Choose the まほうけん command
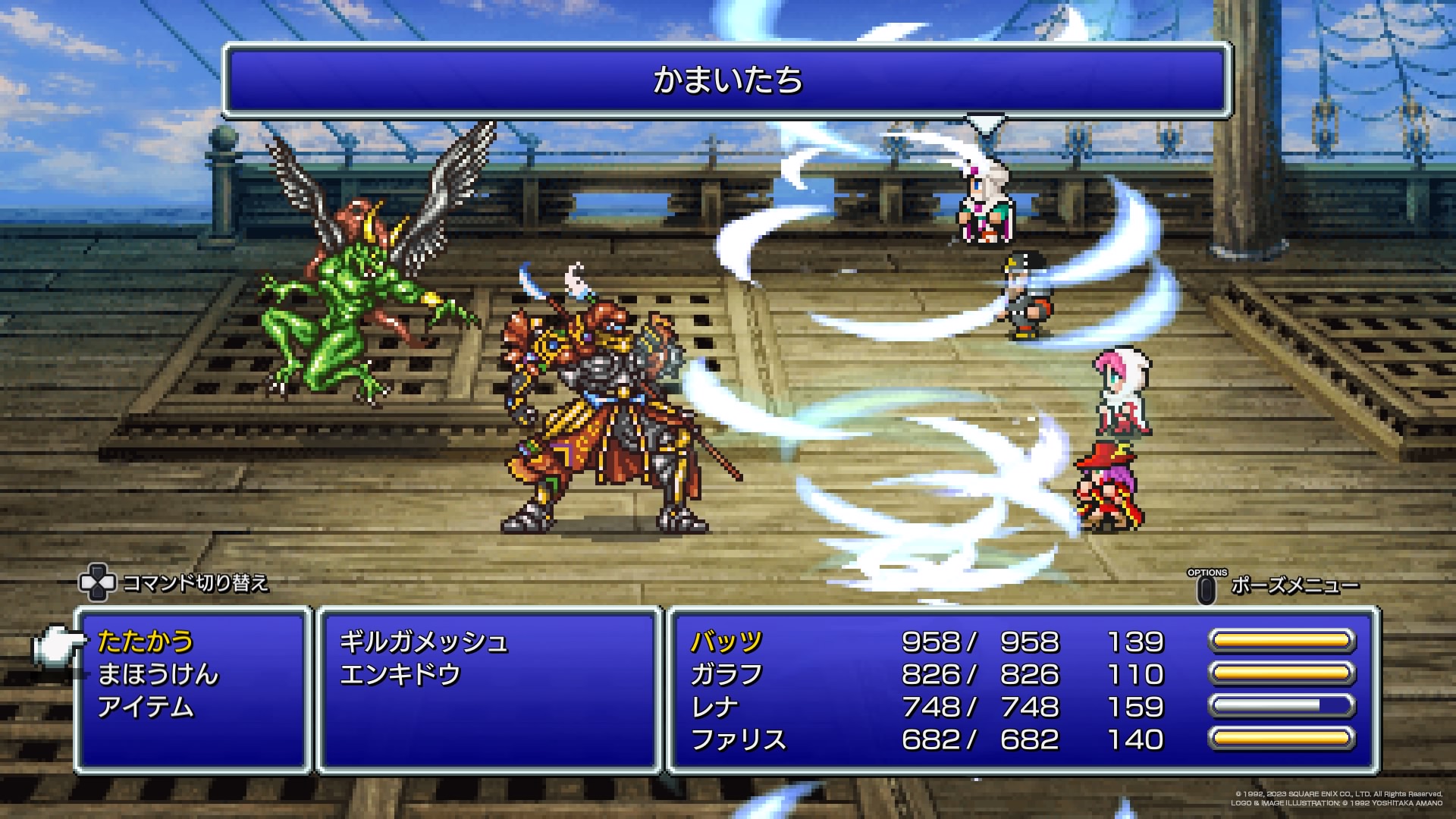 [158, 675]
